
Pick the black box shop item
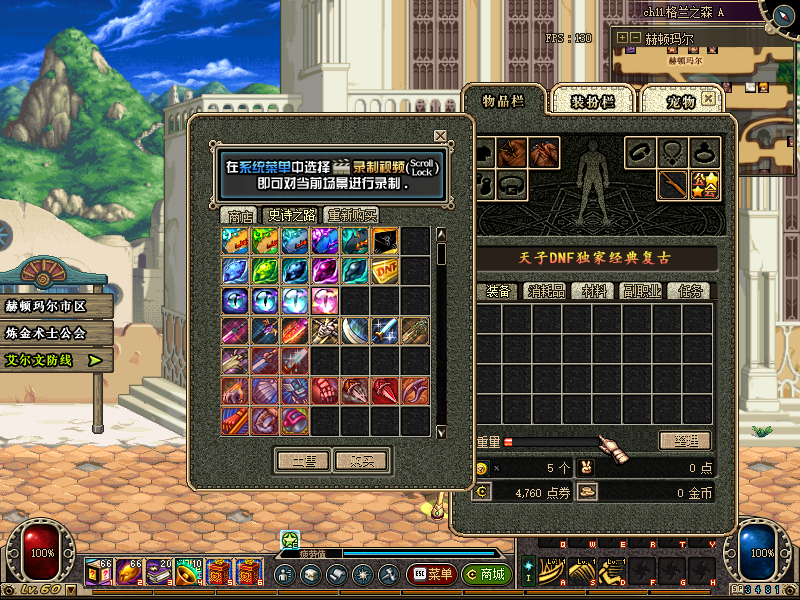click(386, 241)
